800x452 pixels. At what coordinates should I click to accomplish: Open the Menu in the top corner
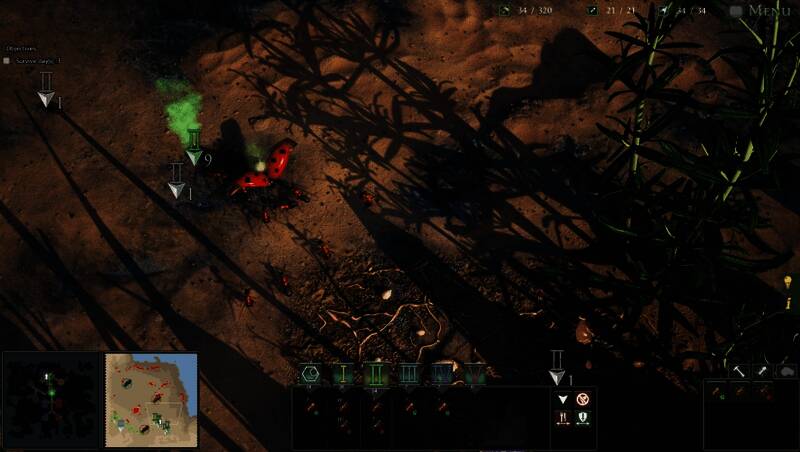point(768,11)
